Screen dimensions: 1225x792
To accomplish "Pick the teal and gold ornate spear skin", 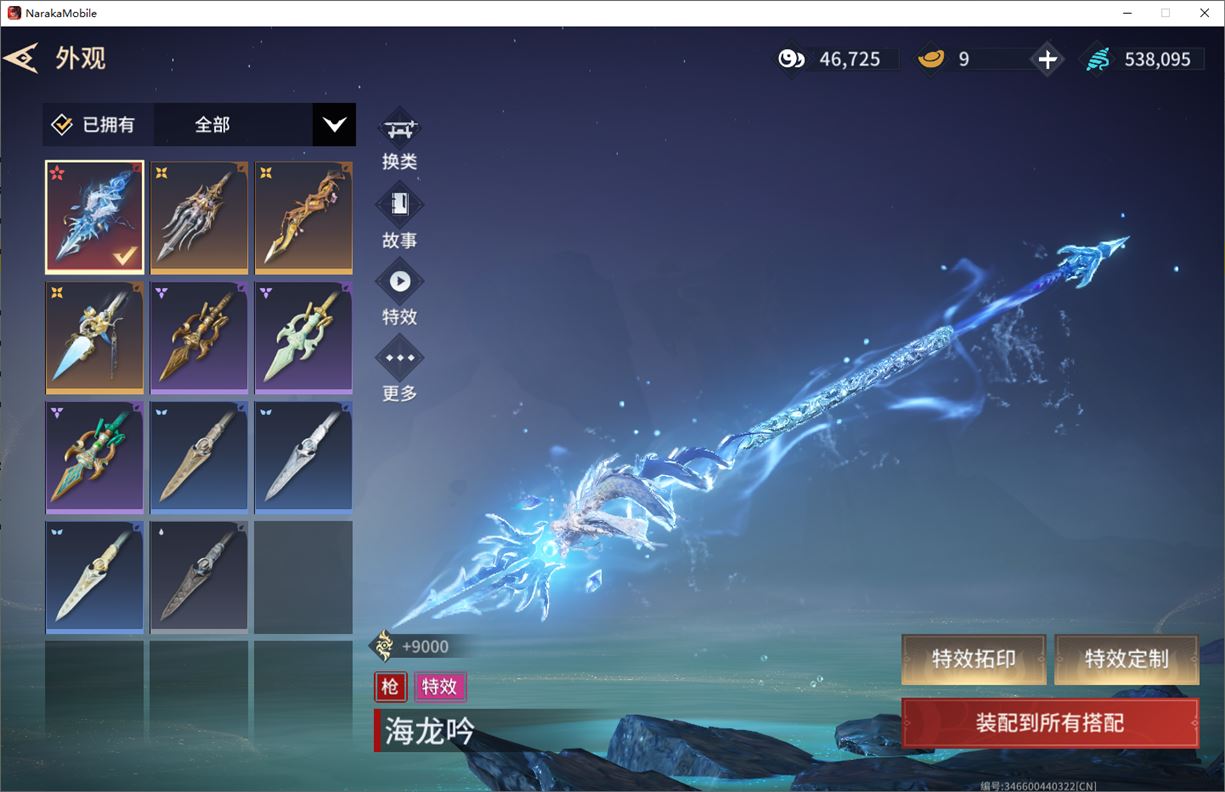I will coord(95,457).
